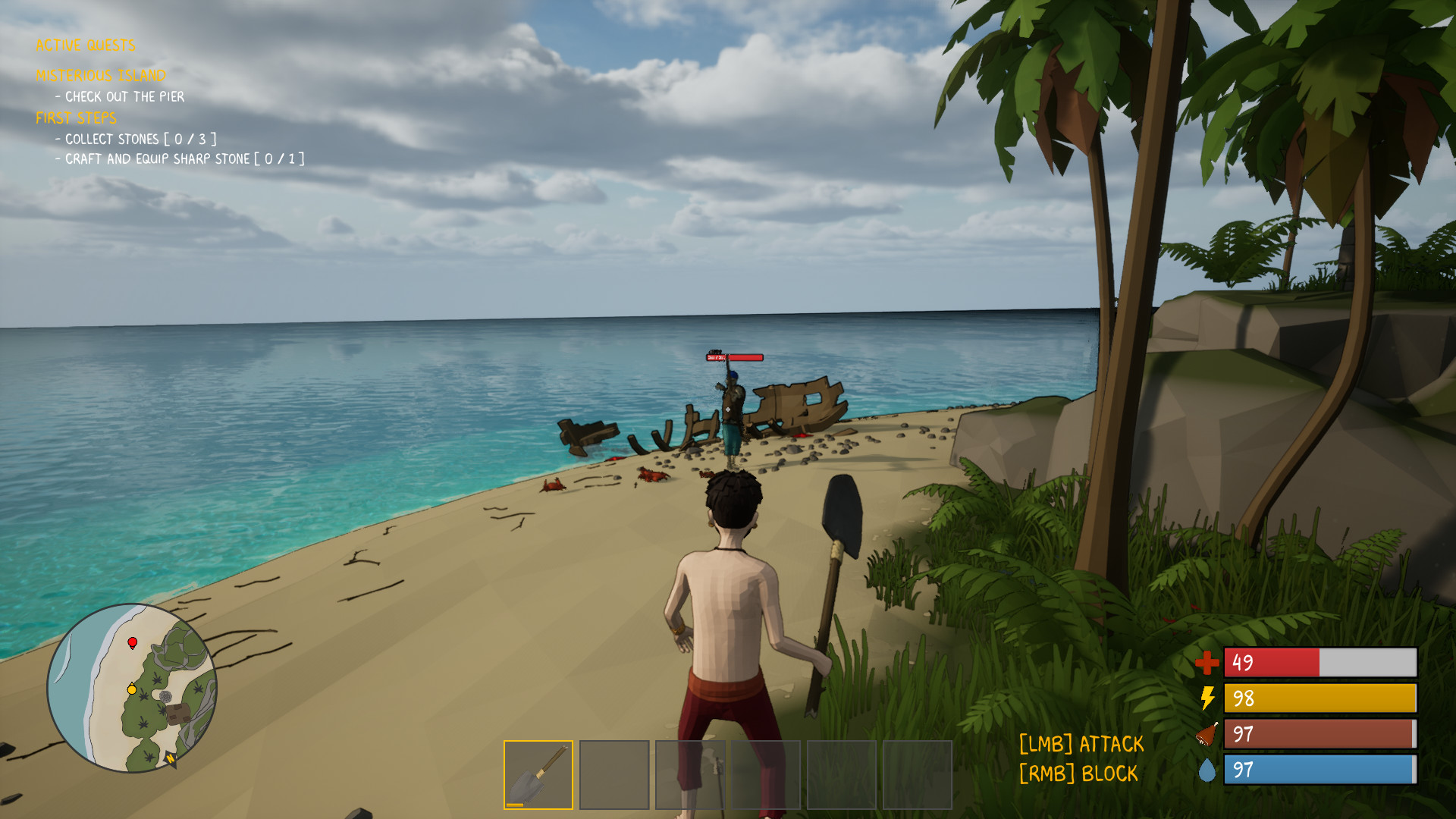Click the second empty hotbar slot
1456x819 pixels.
(x=614, y=774)
